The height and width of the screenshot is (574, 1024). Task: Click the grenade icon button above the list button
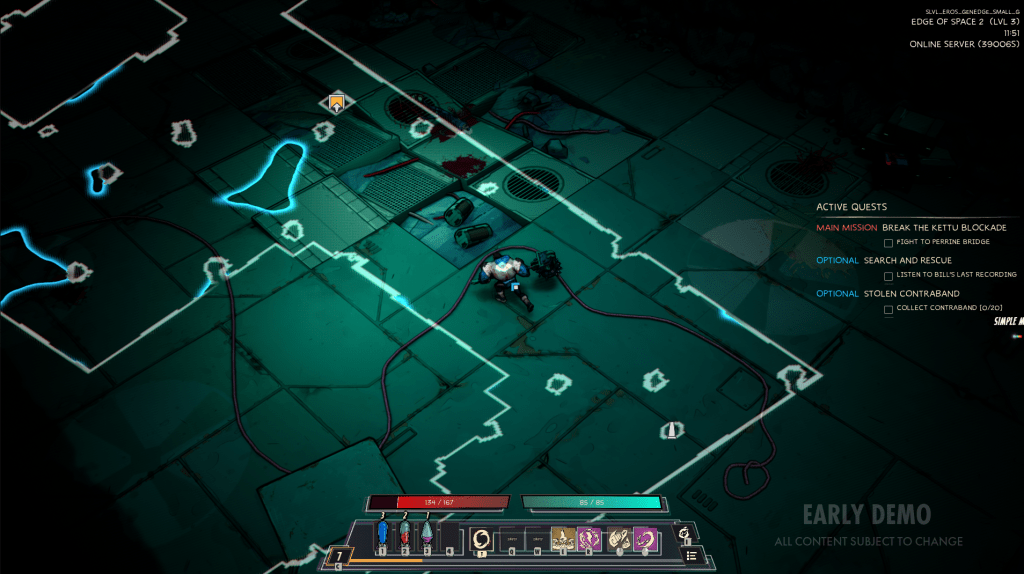tap(685, 533)
